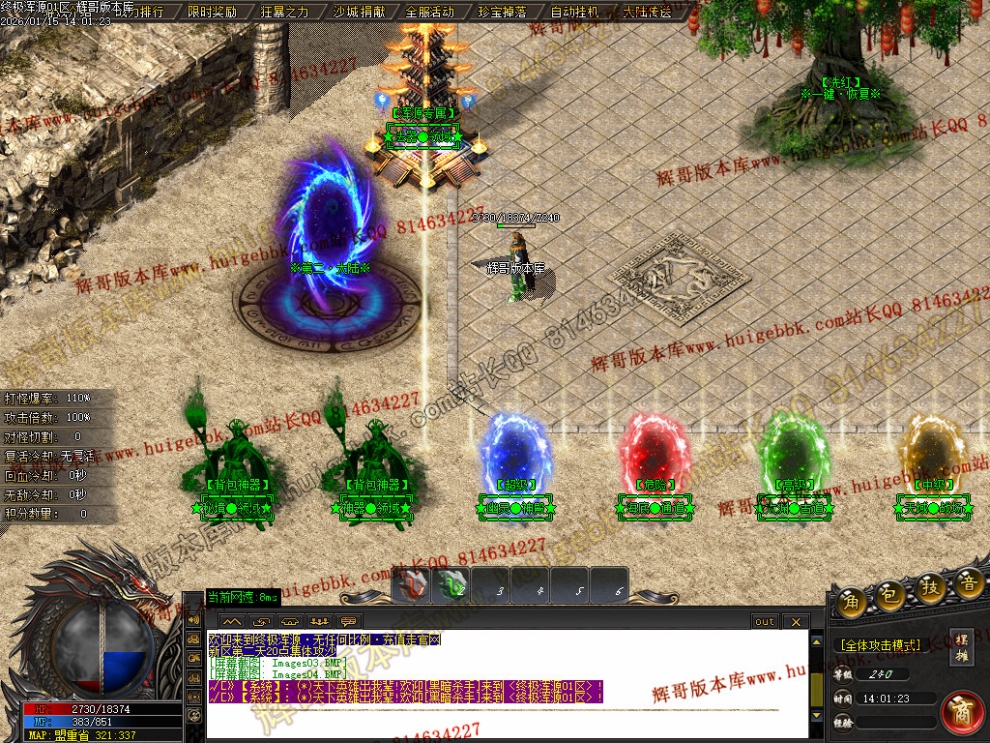
Task: Show the 珍宝掉落 treasure drops list
Action: 502,12
